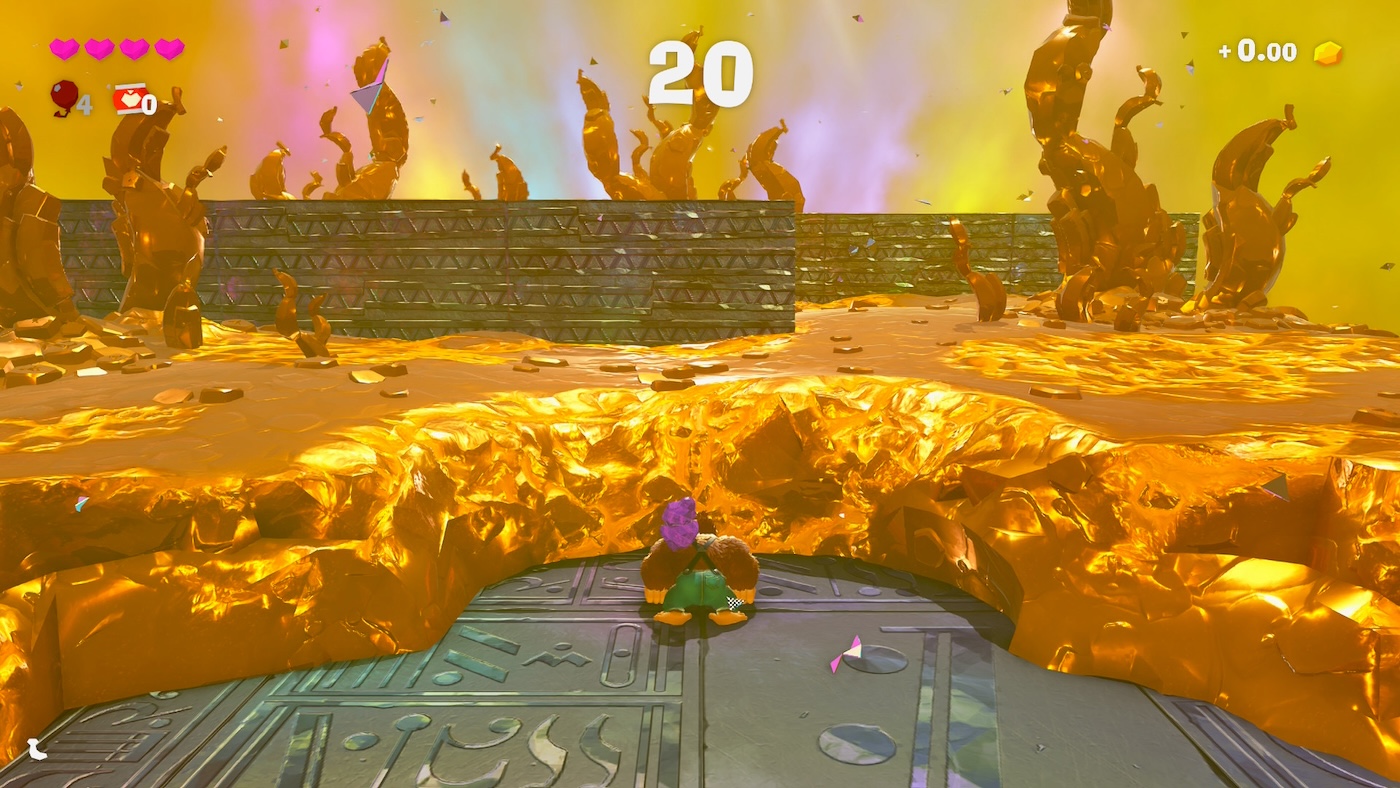Image resolution: width=1400 pixels, height=788 pixels.
Task: Click the gold nugget icon
Action: [x=1327, y=53]
